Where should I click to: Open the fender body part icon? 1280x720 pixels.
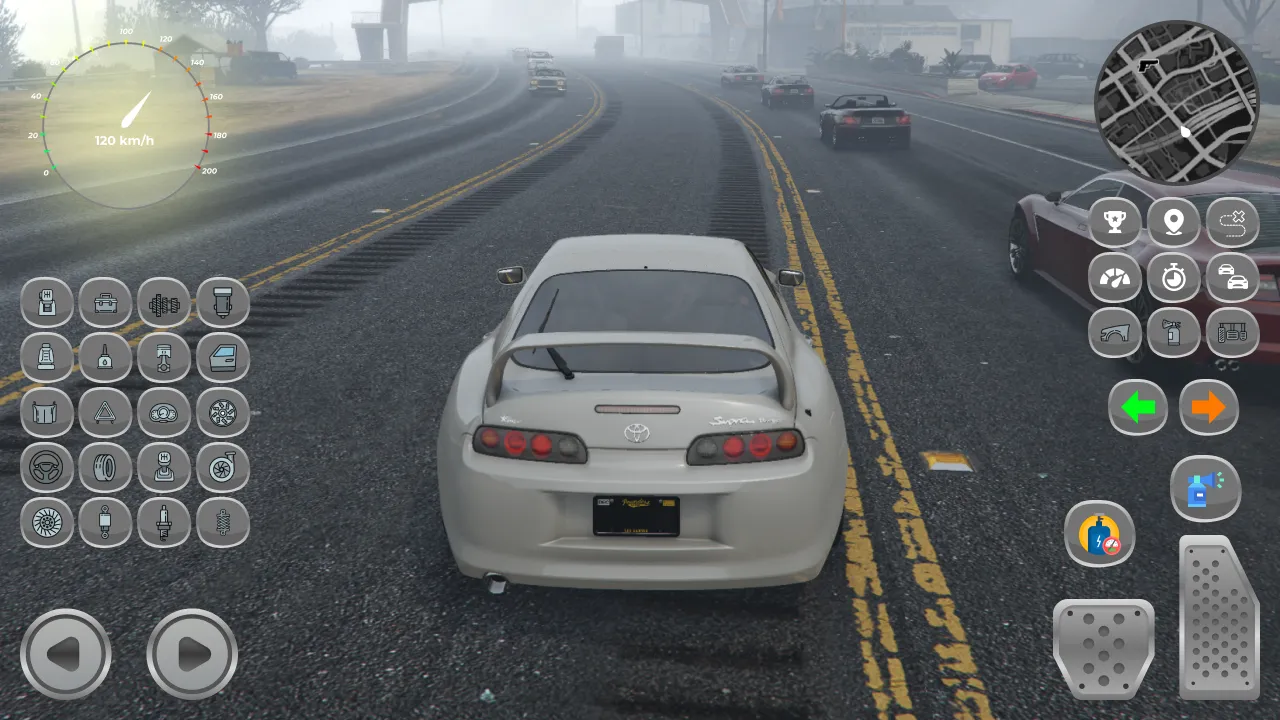pos(1115,333)
